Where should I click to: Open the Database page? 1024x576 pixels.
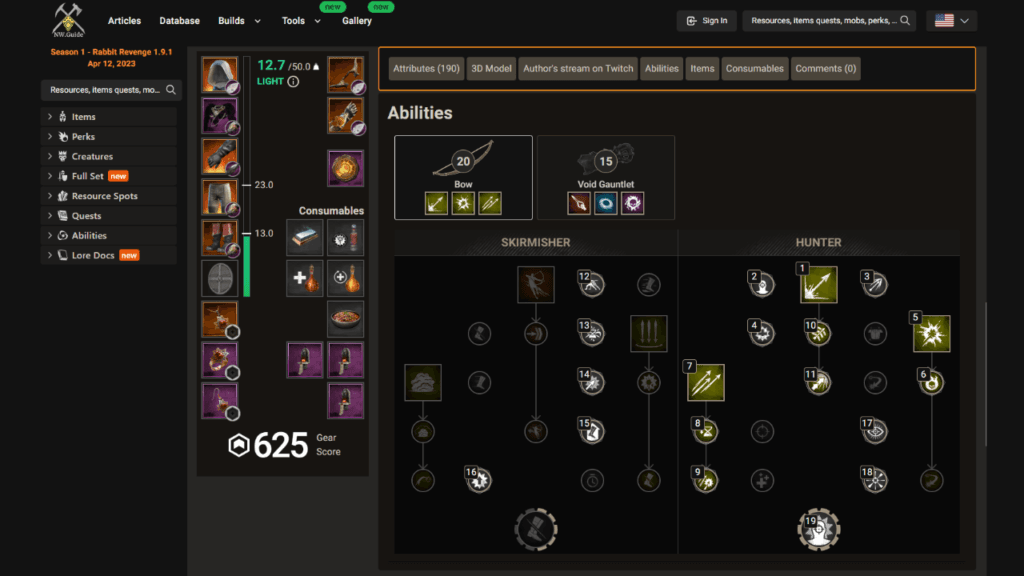click(180, 20)
